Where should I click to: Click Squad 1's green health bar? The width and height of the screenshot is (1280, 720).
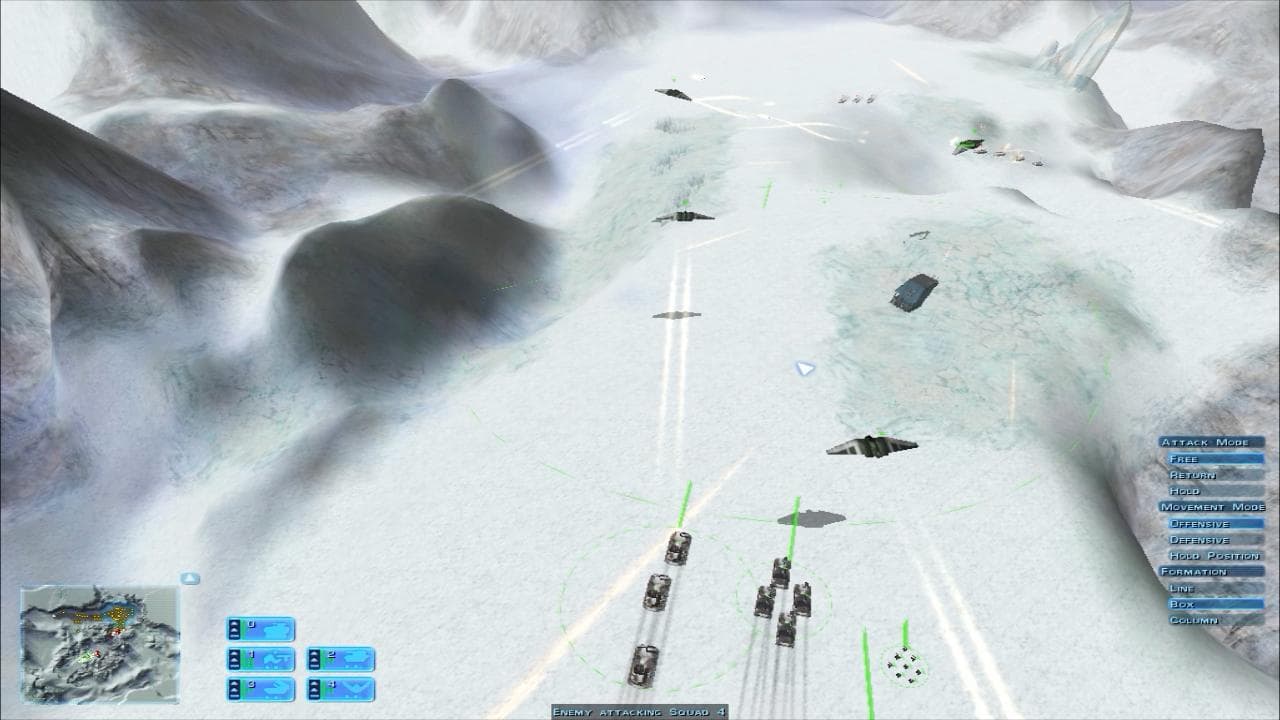tap(245, 659)
